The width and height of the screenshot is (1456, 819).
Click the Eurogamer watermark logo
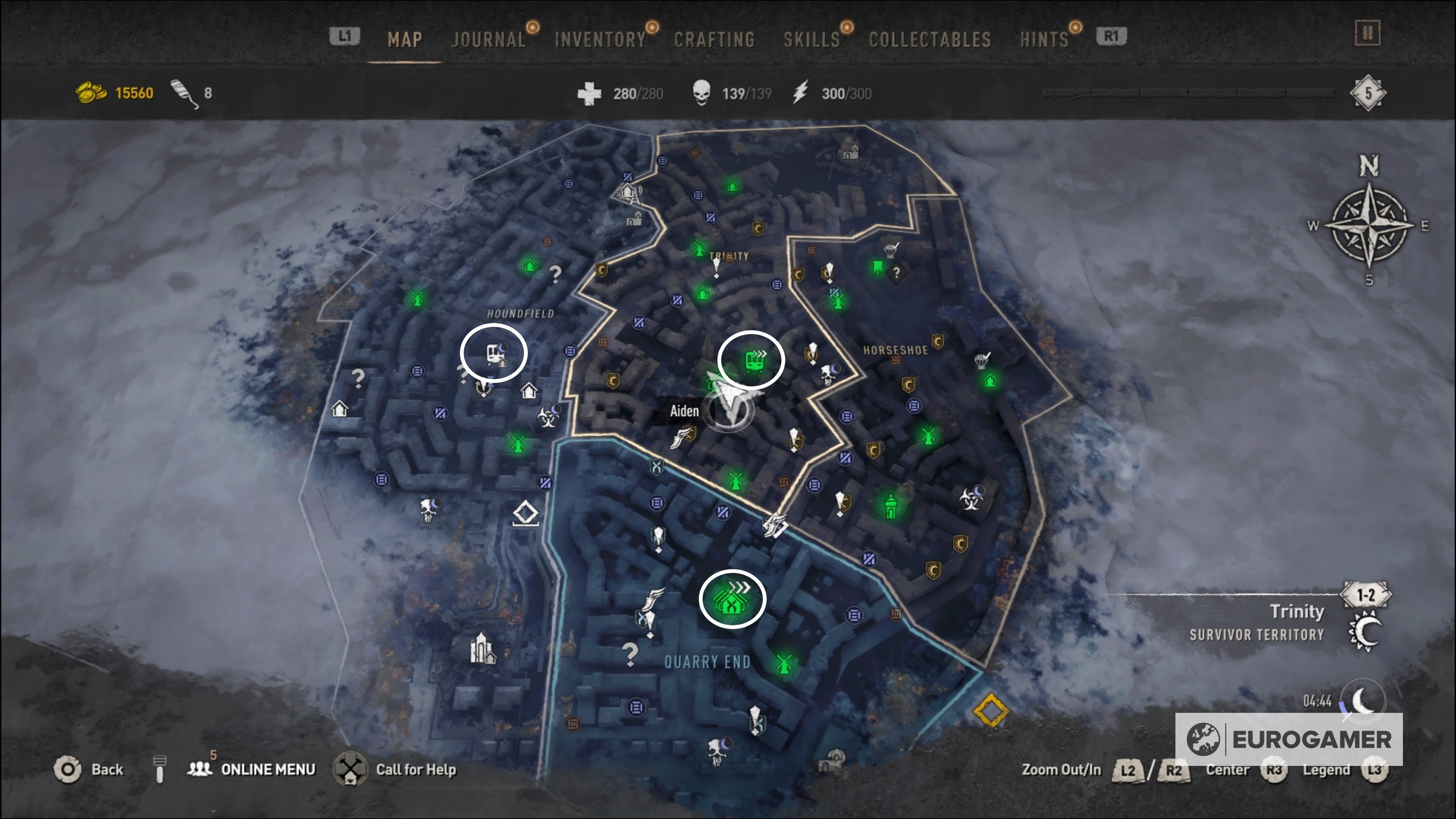(x=1289, y=739)
